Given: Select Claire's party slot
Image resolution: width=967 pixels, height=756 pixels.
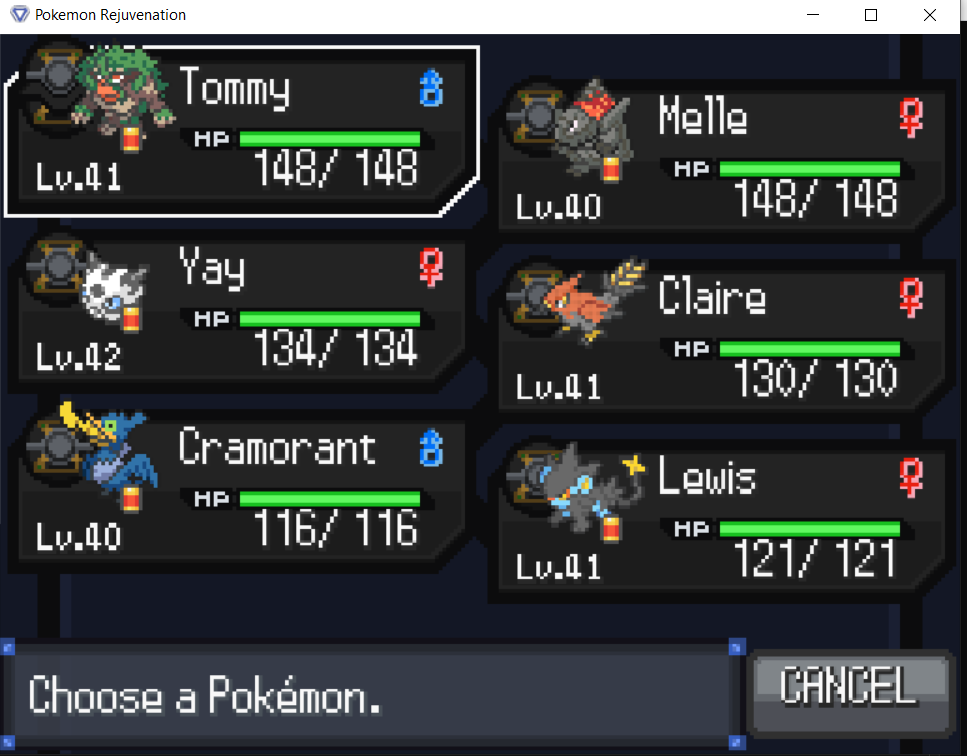Looking at the screenshot, I should coord(720,342).
